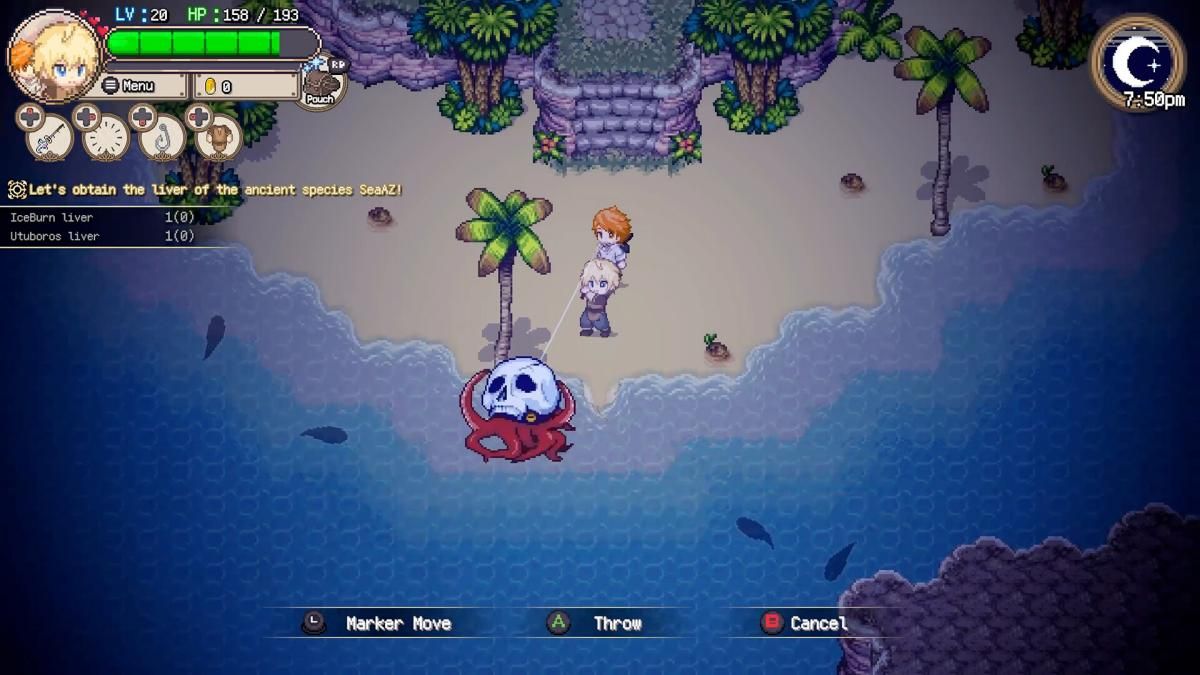Select the brown armor item slot
The width and height of the screenshot is (1200, 675).
218,138
